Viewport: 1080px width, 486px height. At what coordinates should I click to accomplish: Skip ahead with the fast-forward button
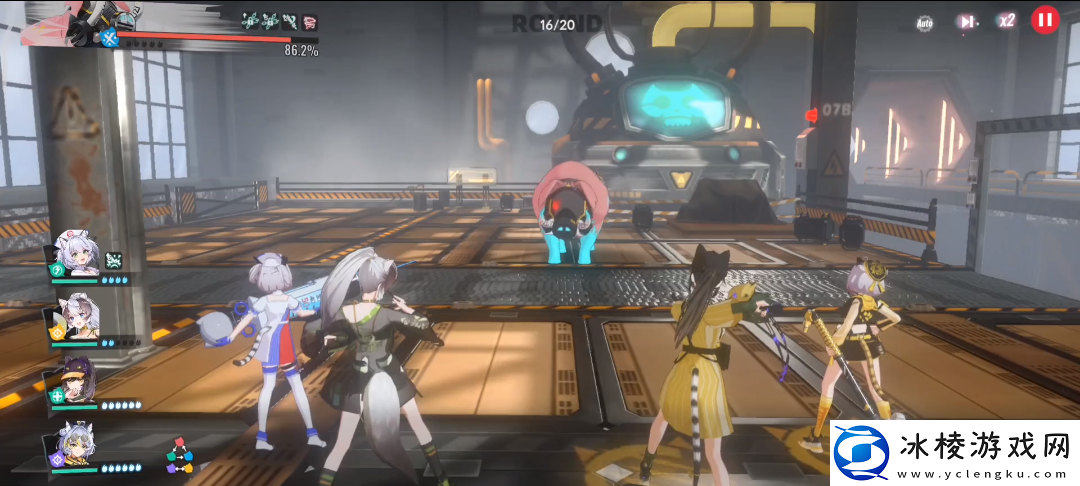(x=966, y=21)
